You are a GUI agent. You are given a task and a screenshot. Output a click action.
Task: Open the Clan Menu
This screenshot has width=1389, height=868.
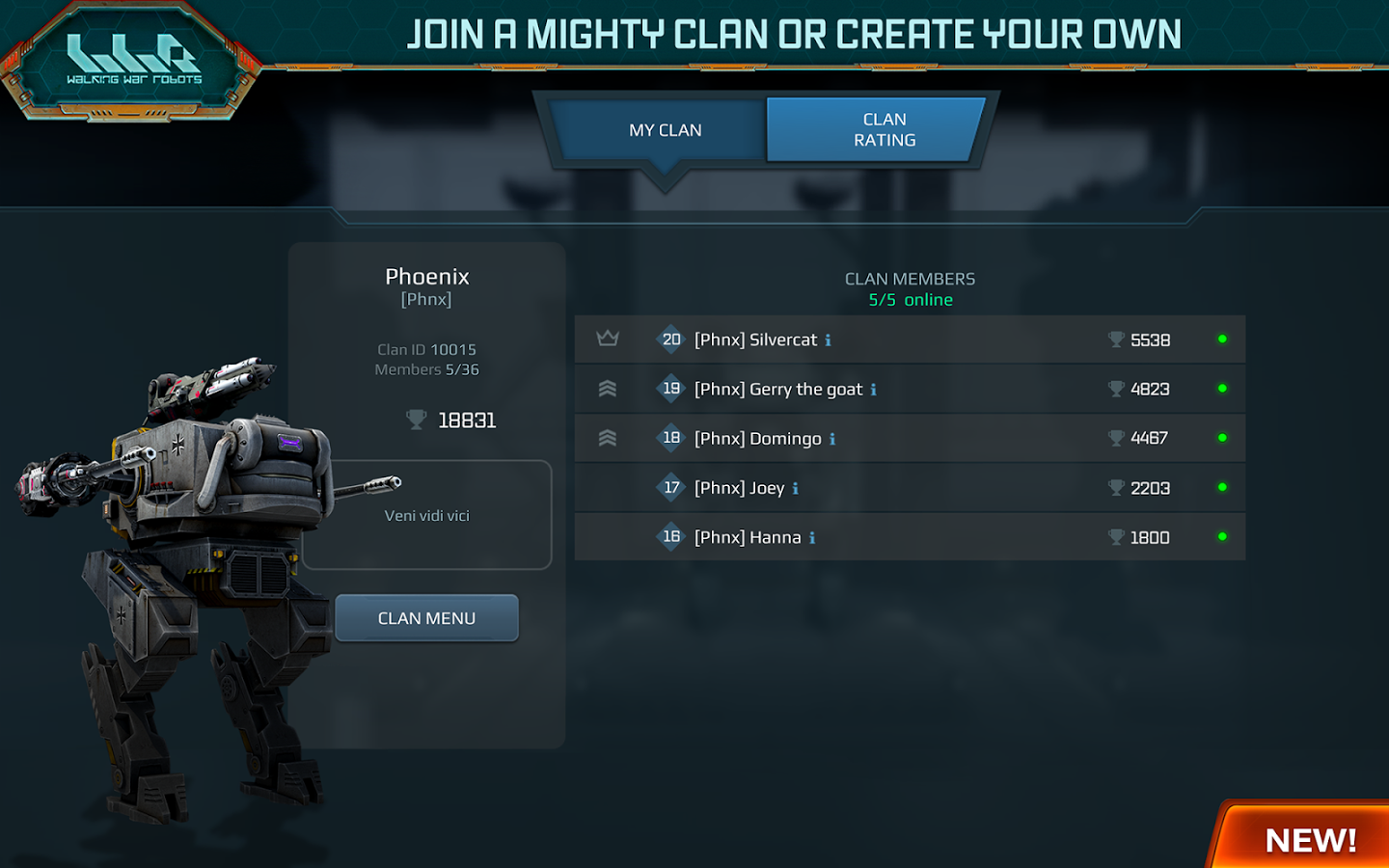click(426, 618)
